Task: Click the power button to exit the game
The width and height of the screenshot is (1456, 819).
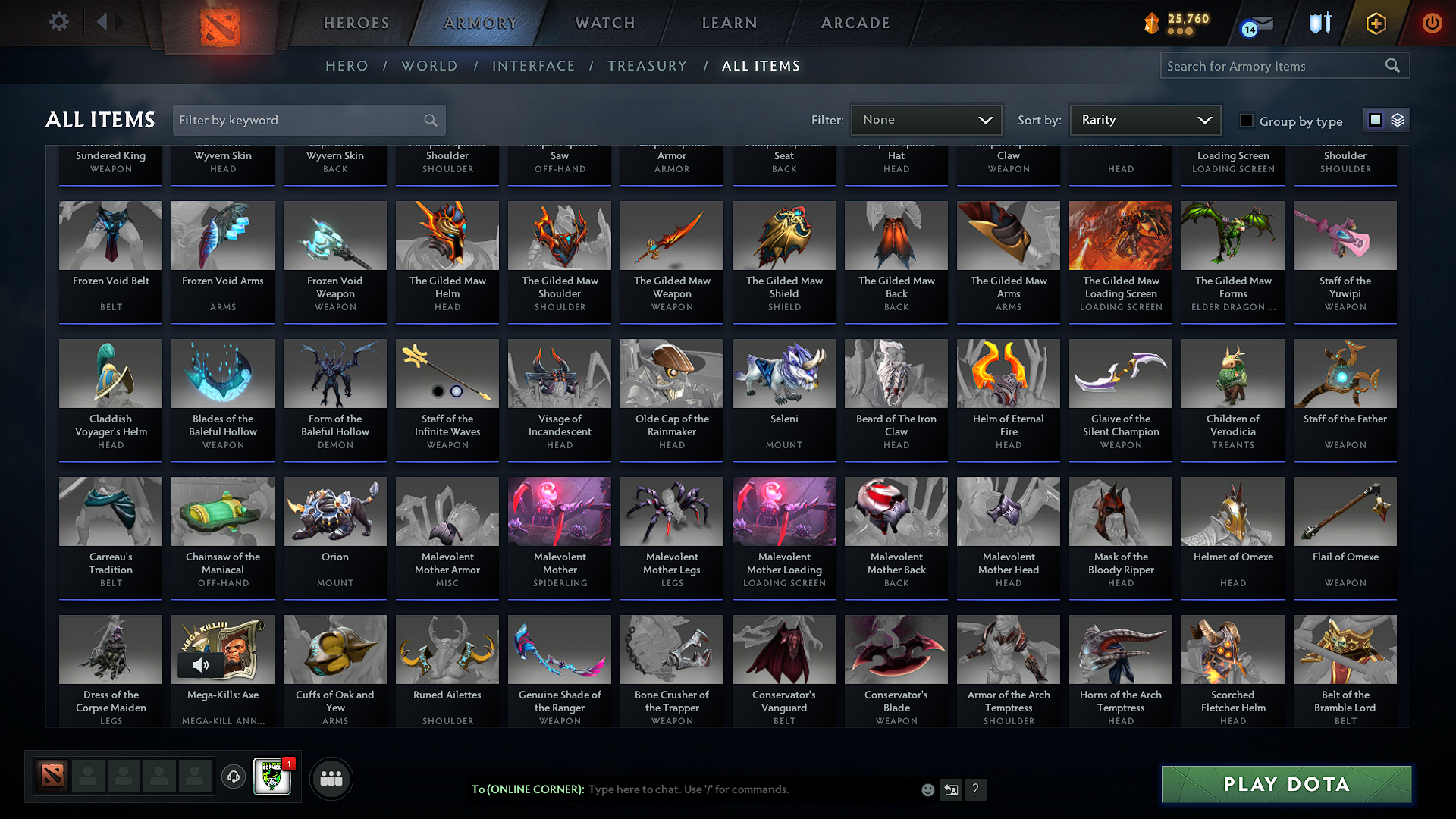Action: click(x=1432, y=23)
